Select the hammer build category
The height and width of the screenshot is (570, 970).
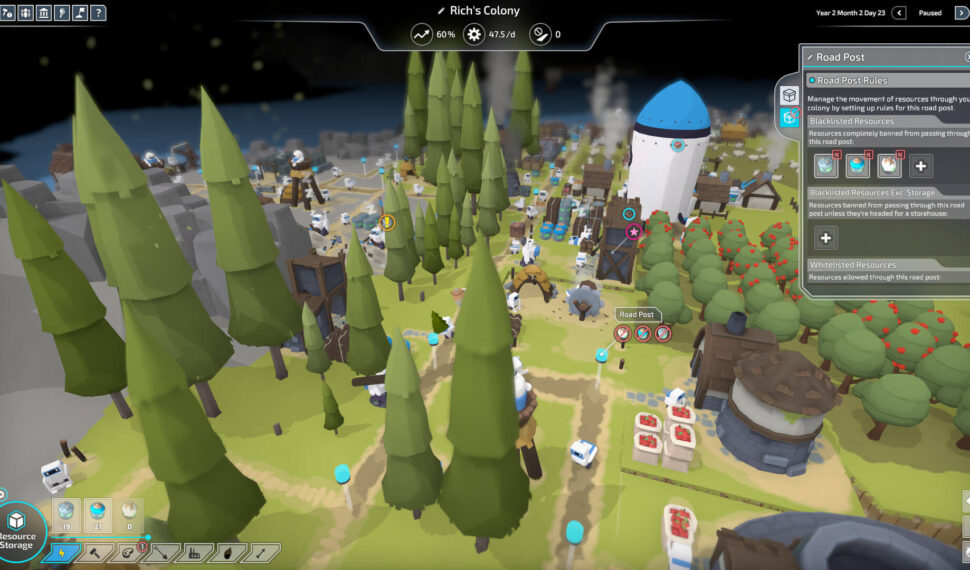tap(93, 551)
